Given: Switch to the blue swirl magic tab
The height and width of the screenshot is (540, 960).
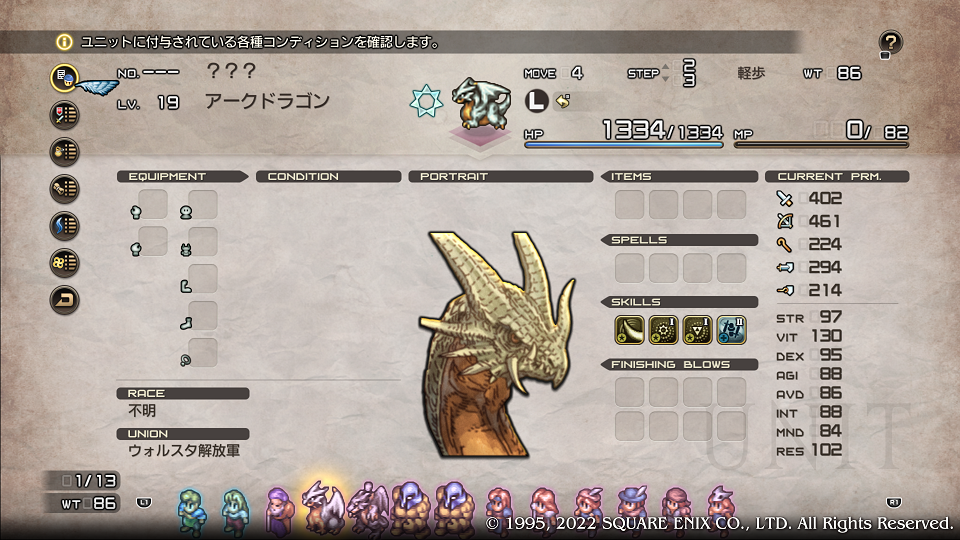Looking at the screenshot, I should point(65,225).
